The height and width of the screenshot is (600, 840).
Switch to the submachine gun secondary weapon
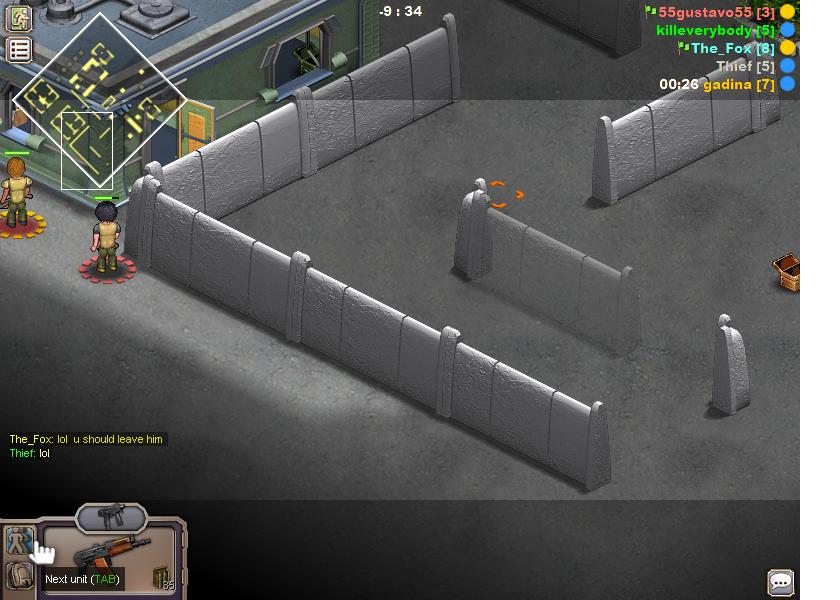point(111,516)
